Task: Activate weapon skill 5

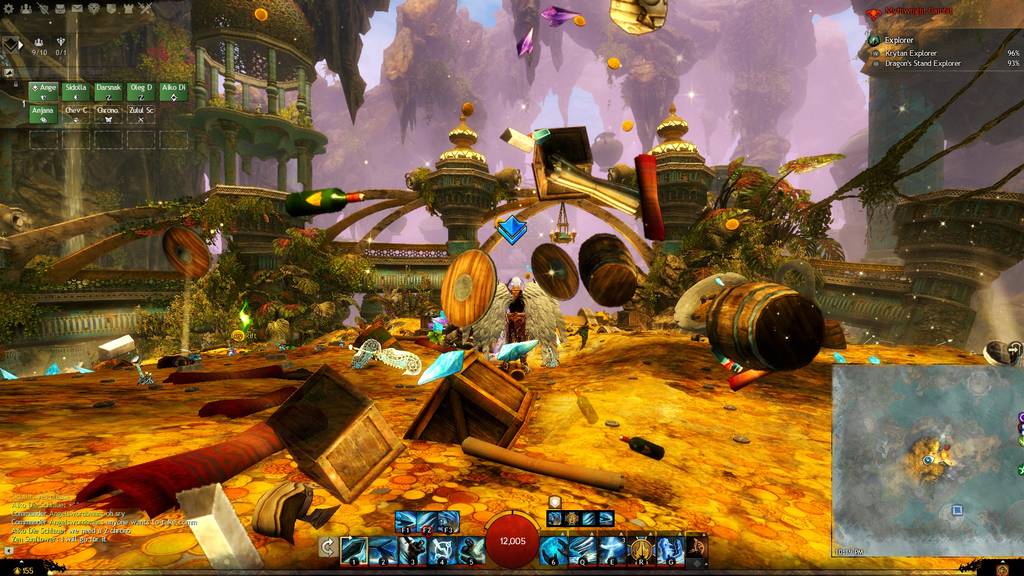Action: (x=470, y=549)
